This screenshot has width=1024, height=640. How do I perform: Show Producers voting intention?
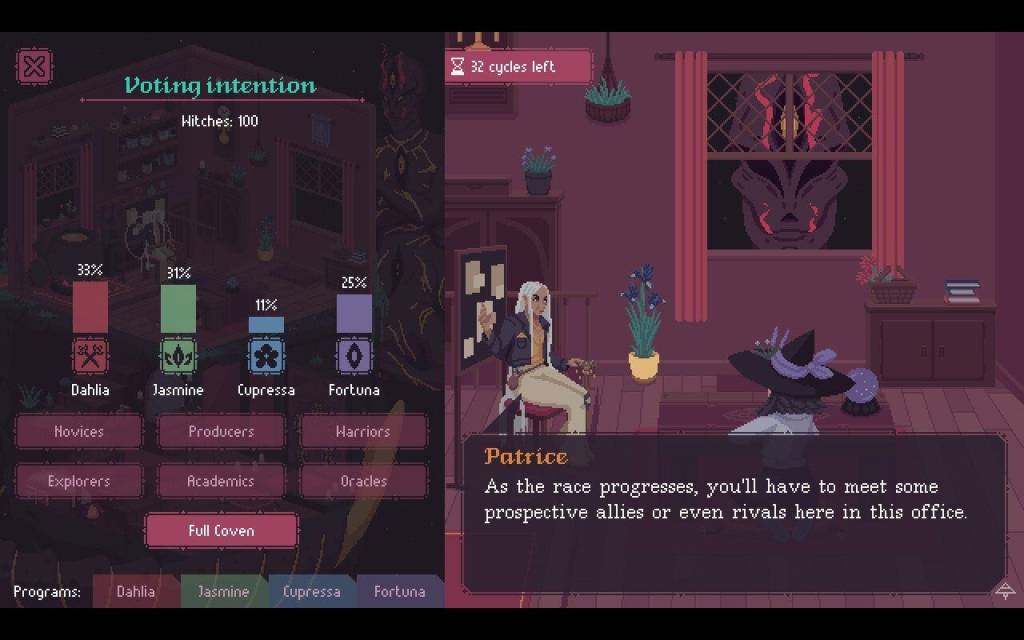coord(221,432)
